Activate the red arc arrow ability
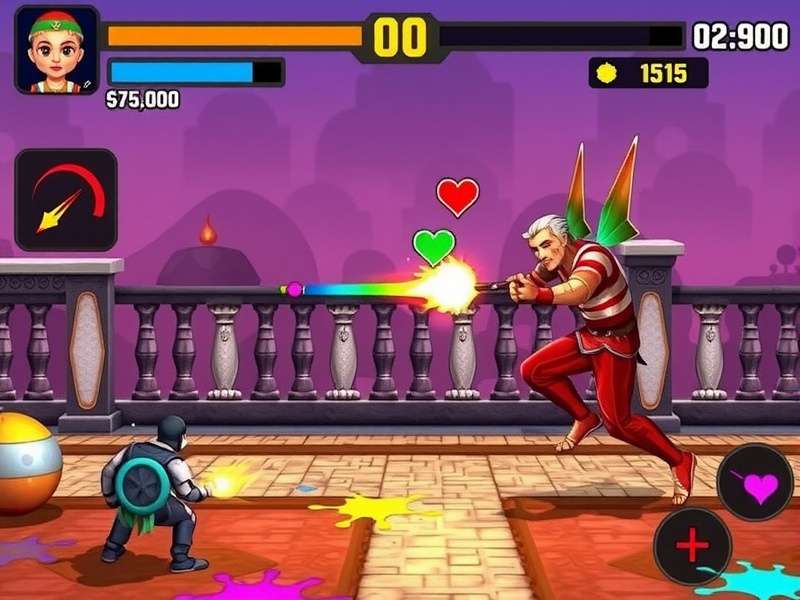 coord(66,200)
